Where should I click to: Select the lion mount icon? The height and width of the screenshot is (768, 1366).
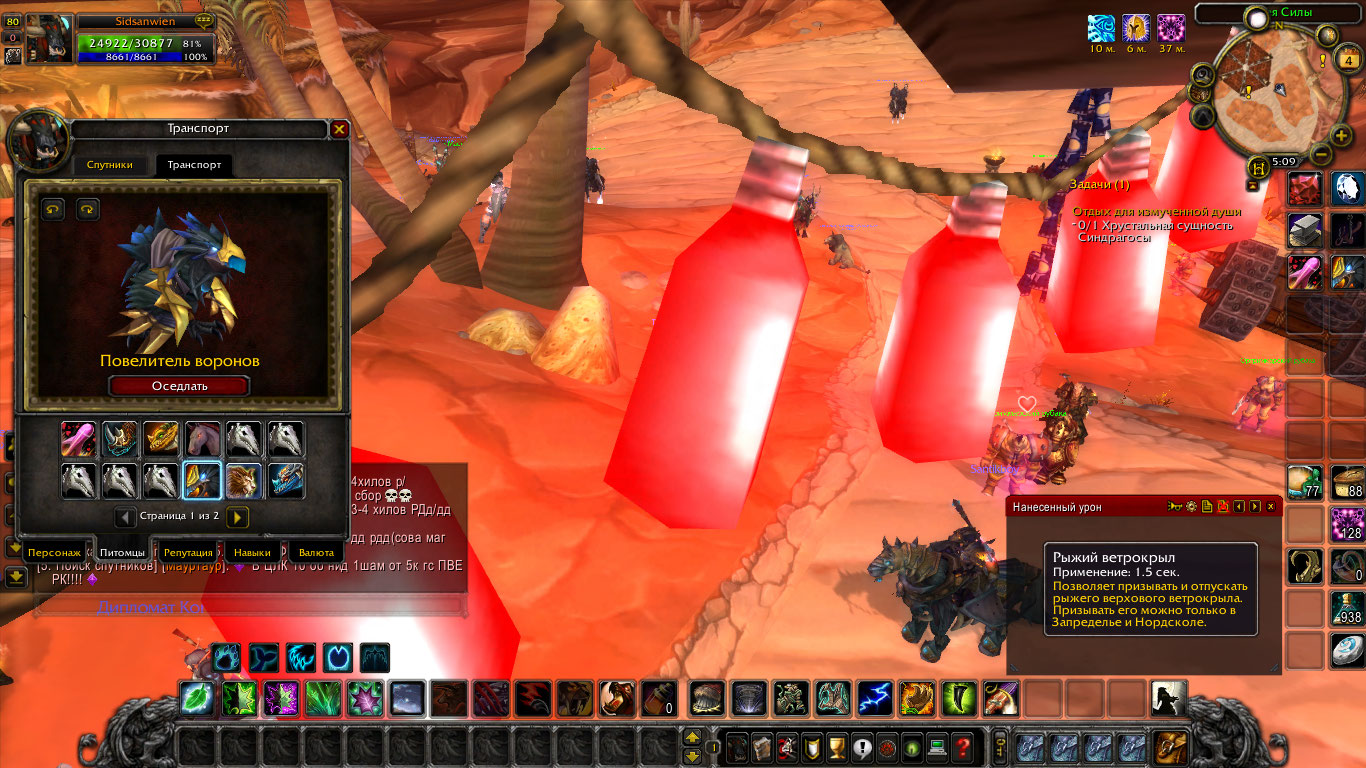pyautogui.click(x=244, y=481)
